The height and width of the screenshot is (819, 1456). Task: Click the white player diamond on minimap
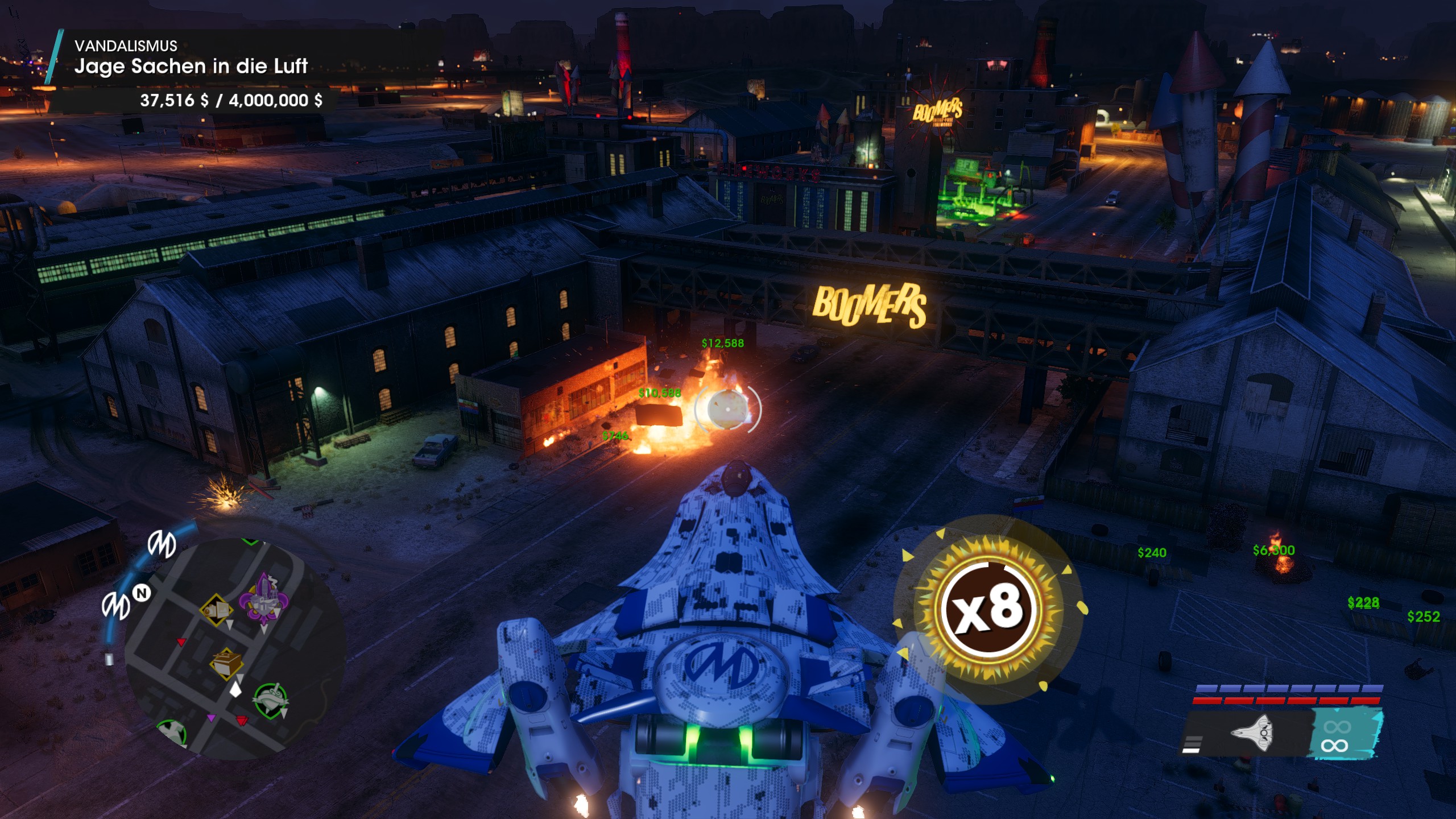[235, 690]
